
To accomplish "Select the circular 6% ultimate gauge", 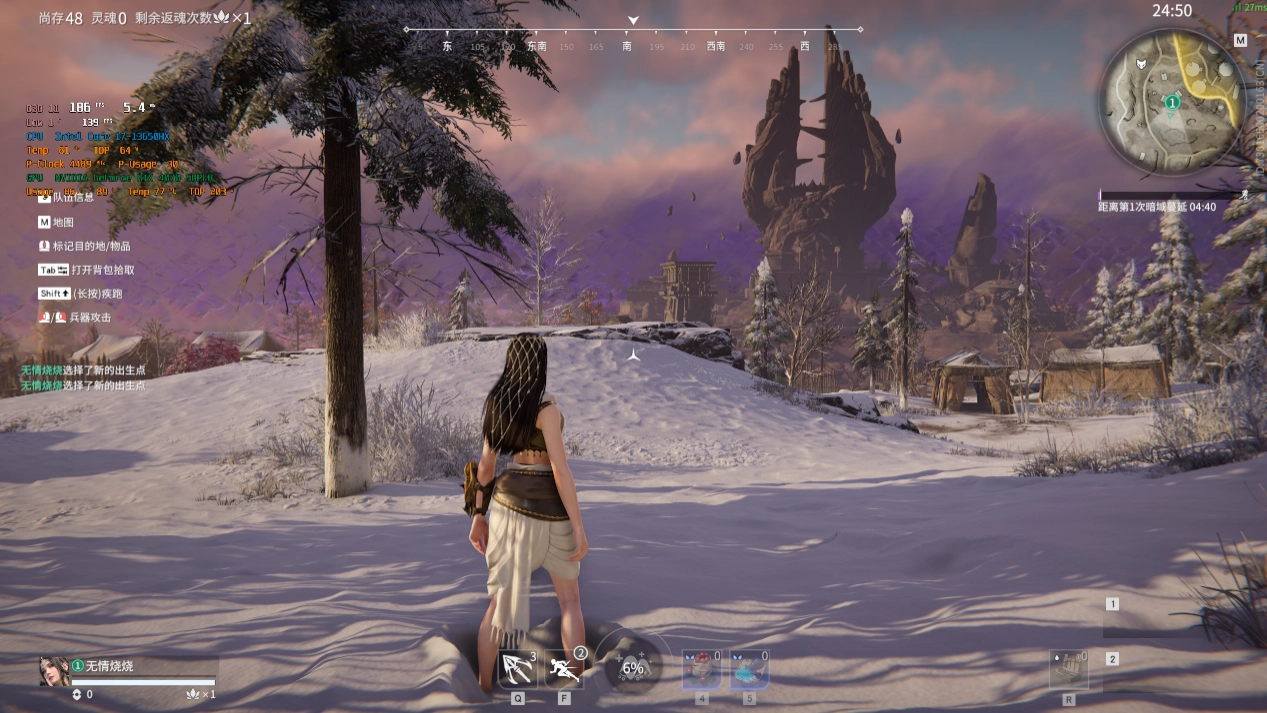I will coord(633,667).
